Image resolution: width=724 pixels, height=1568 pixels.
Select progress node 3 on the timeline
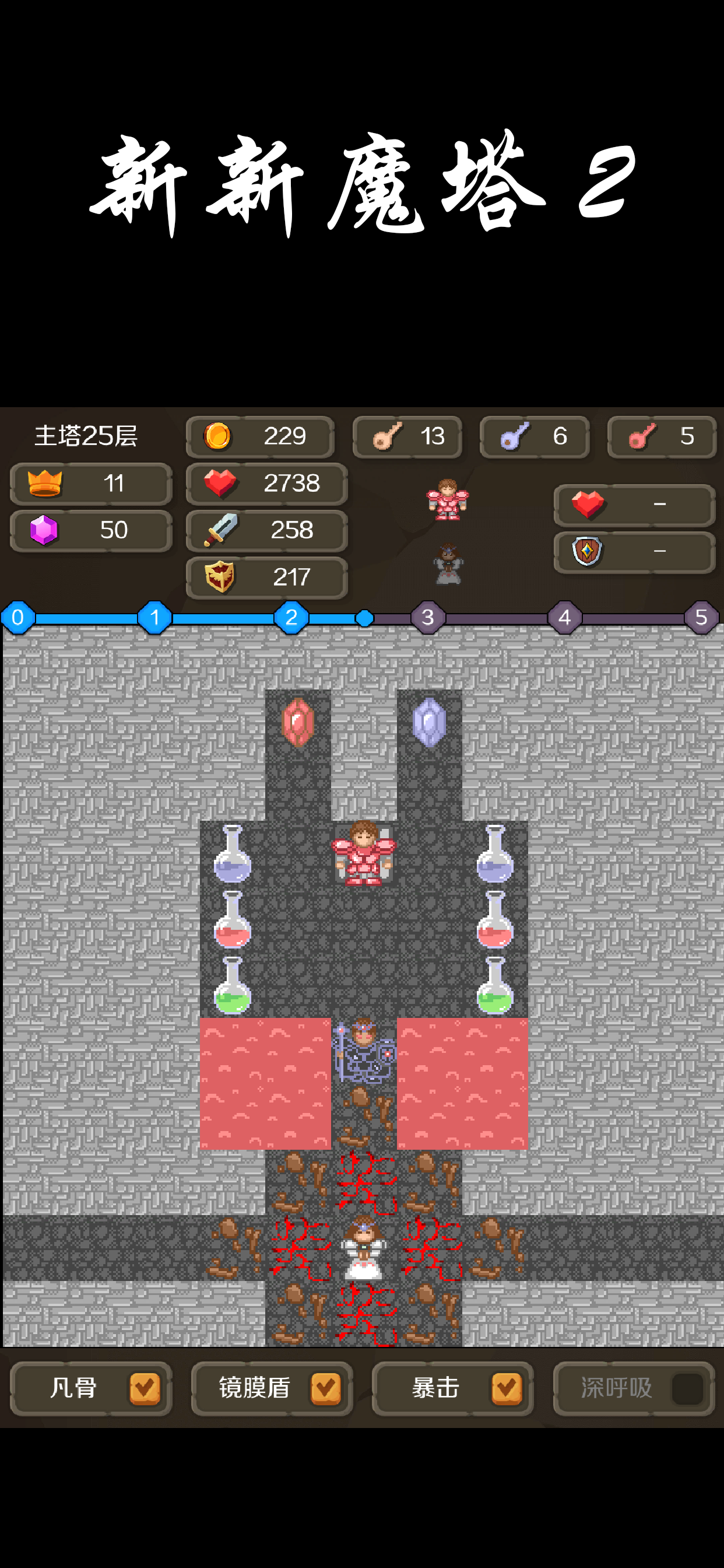[x=428, y=617]
